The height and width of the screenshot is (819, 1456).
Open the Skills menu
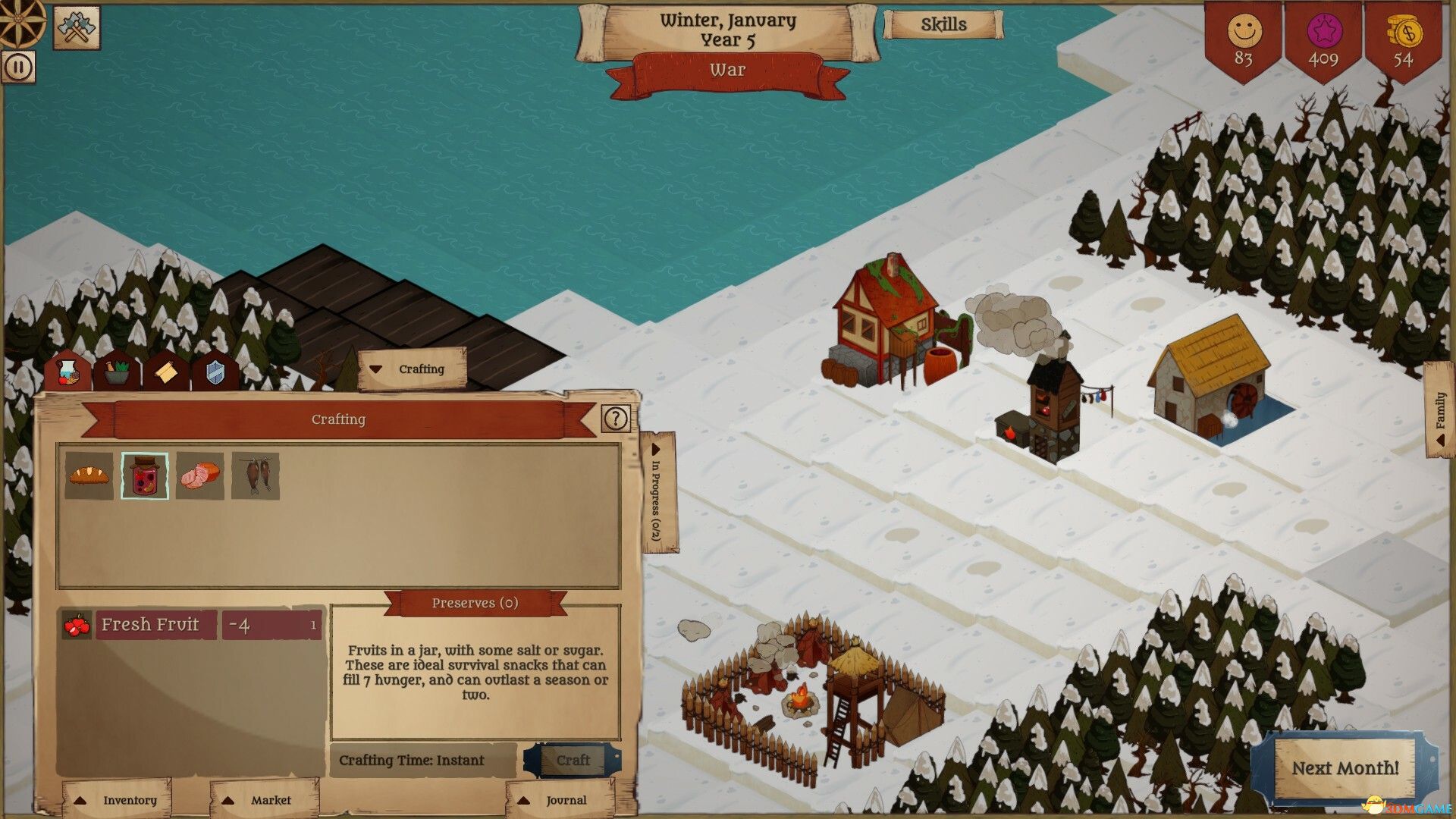942,24
